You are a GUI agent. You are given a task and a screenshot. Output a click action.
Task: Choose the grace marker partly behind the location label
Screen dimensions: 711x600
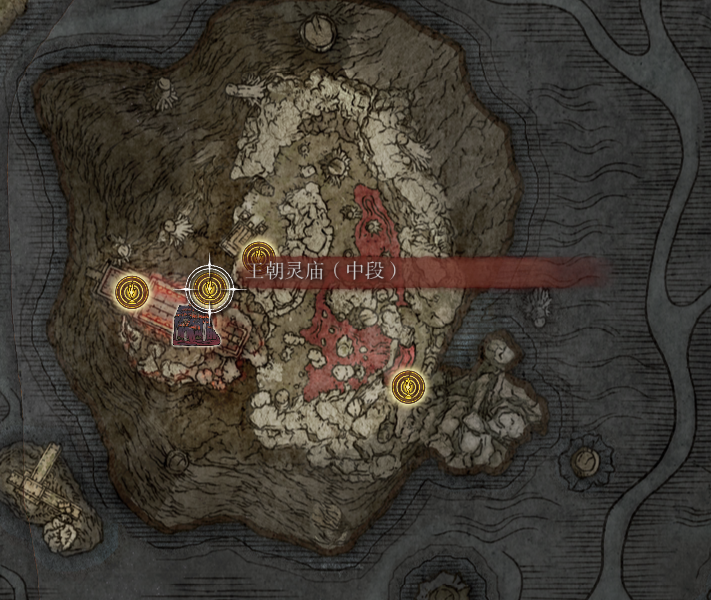click(x=259, y=256)
